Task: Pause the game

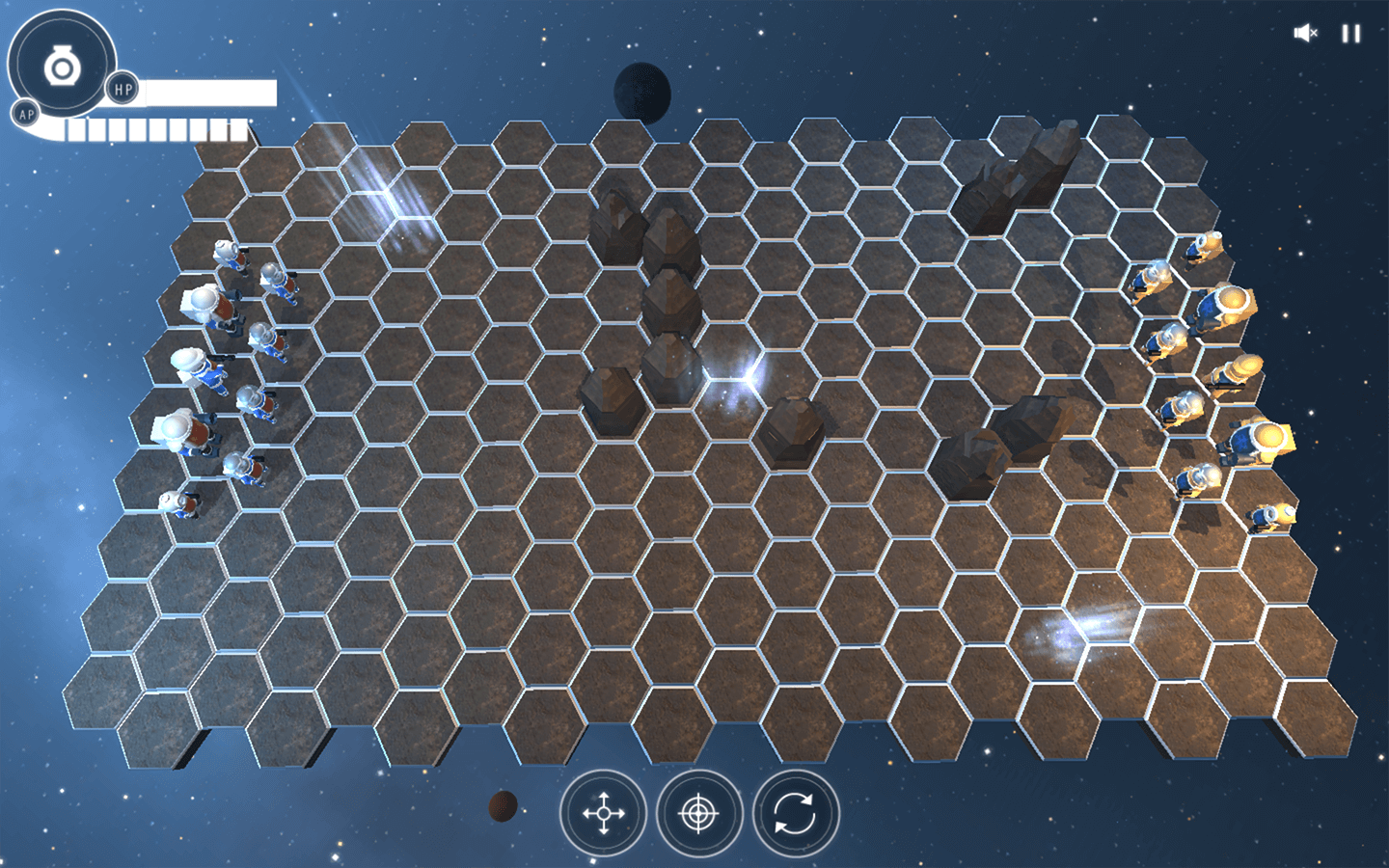Action: pos(1350,34)
